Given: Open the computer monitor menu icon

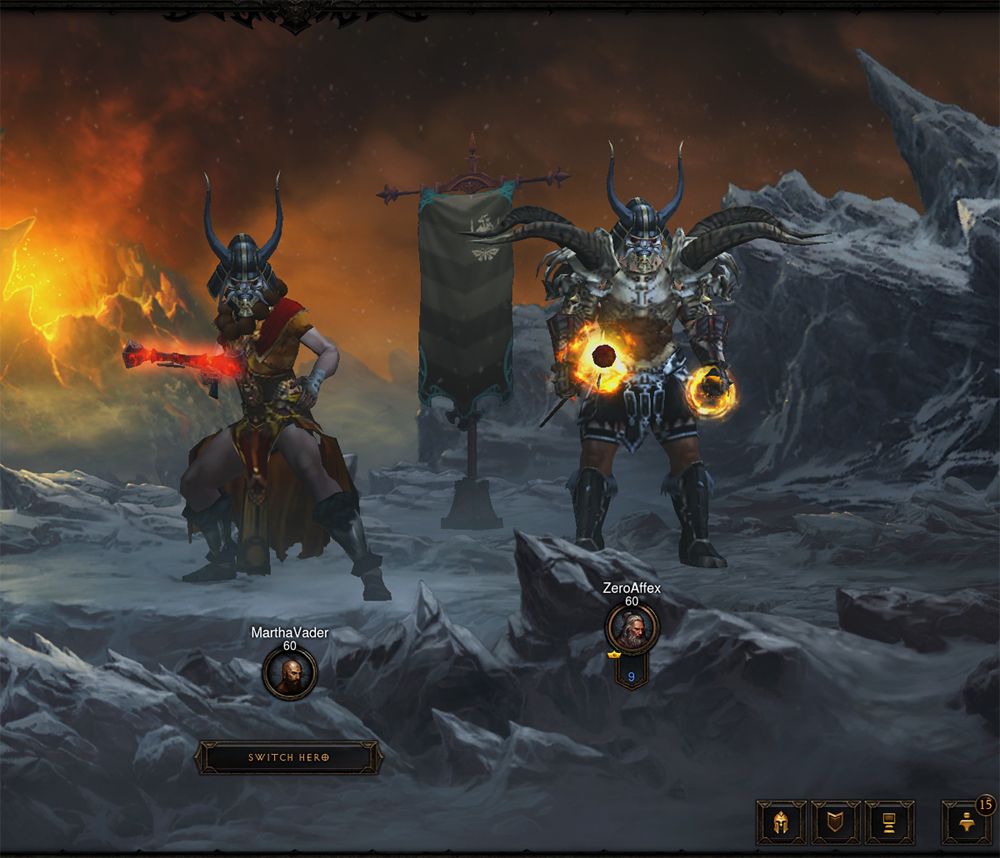Looking at the screenshot, I should [x=889, y=822].
